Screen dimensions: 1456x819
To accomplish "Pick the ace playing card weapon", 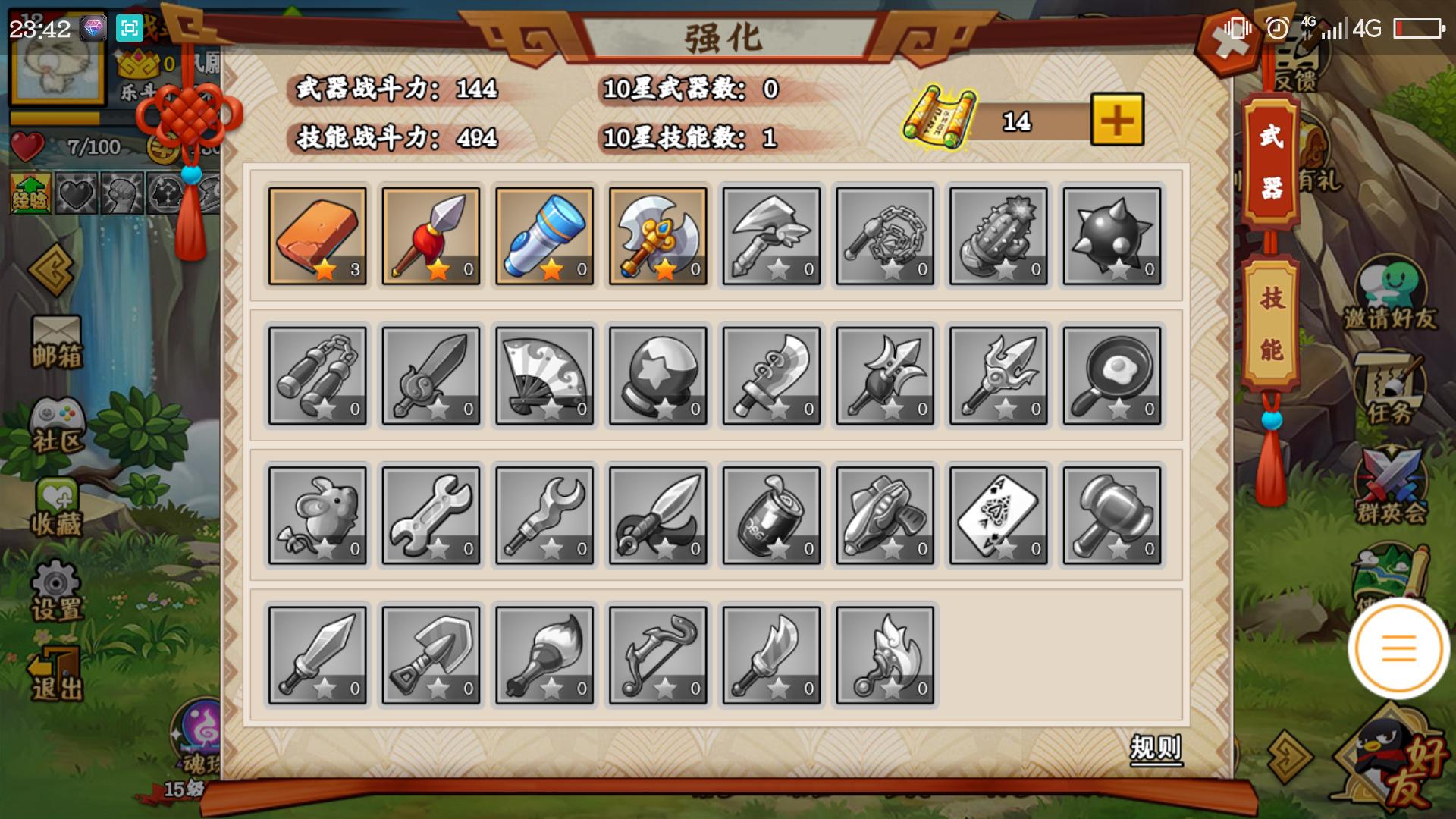I will click(998, 516).
